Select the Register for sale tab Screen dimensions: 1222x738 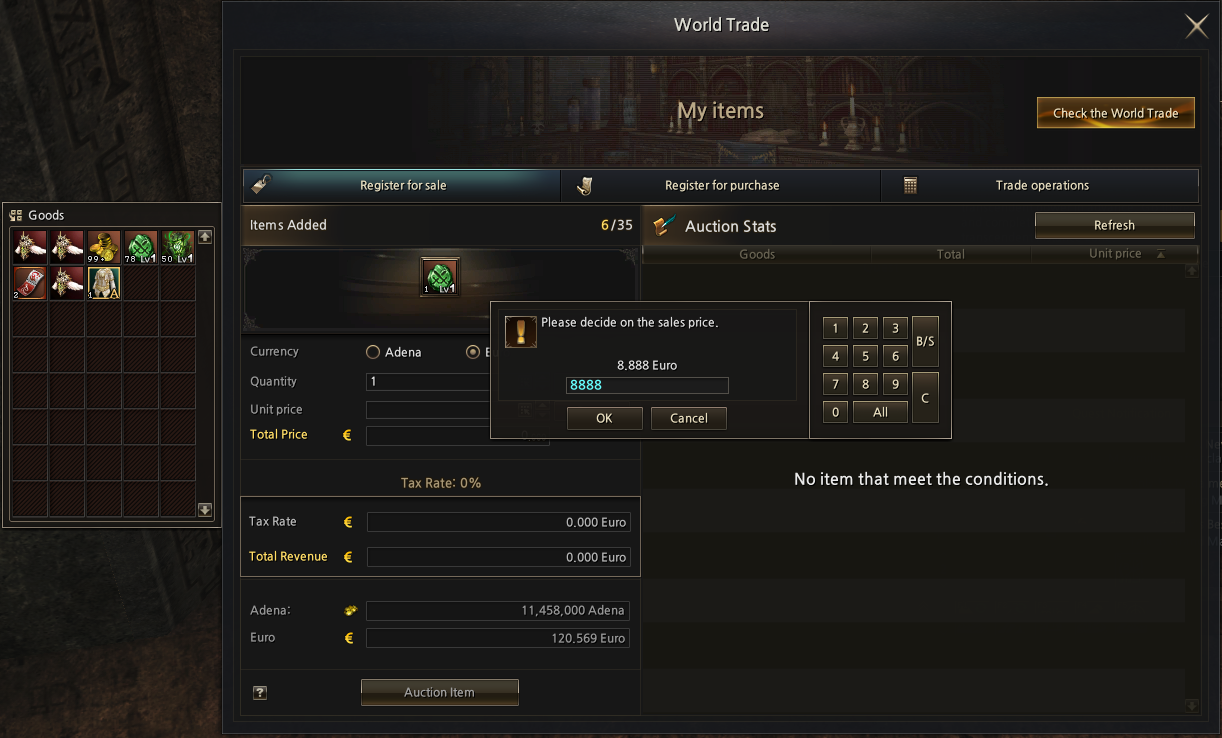coord(402,185)
